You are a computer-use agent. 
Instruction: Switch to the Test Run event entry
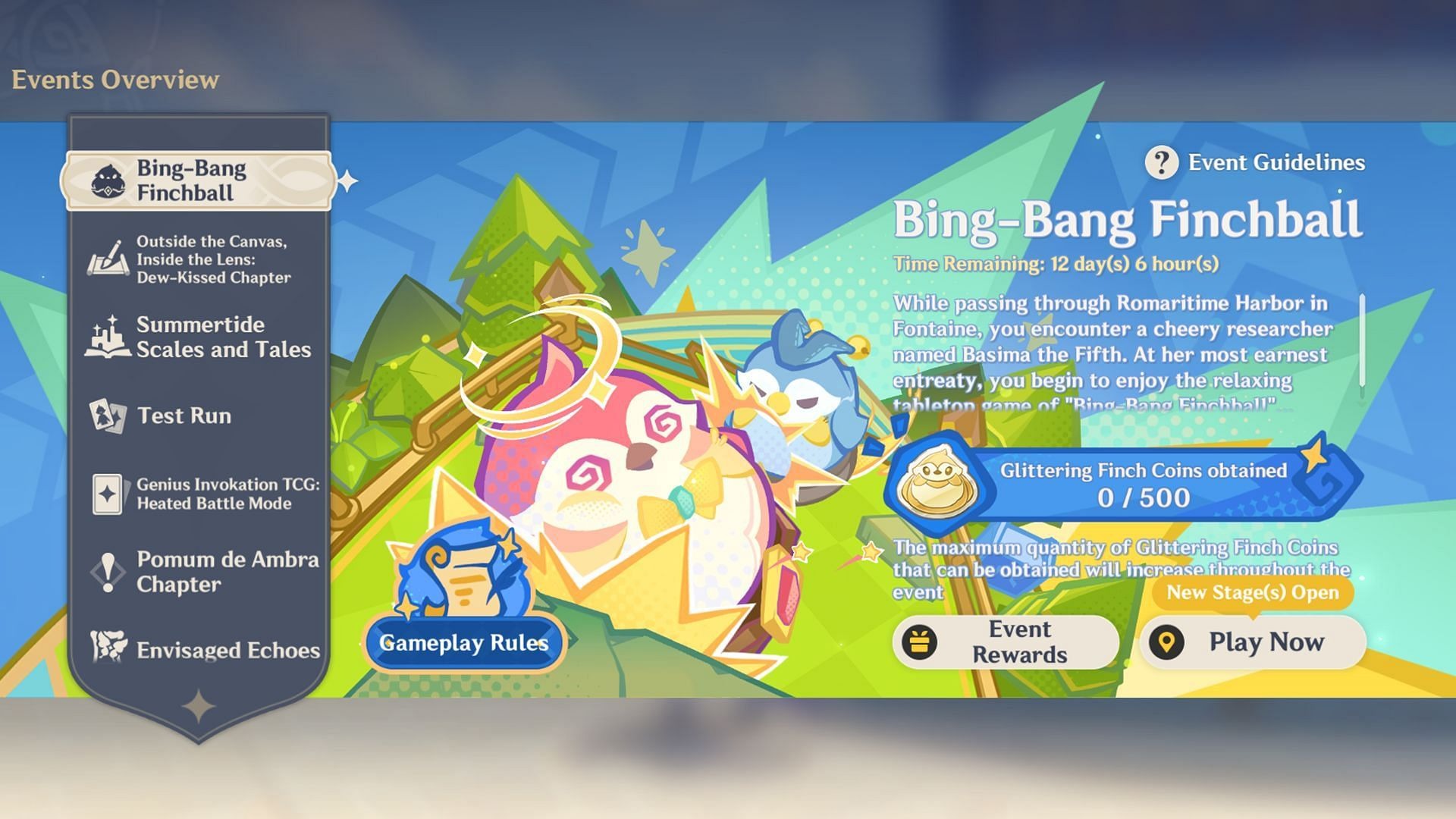click(x=186, y=416)
